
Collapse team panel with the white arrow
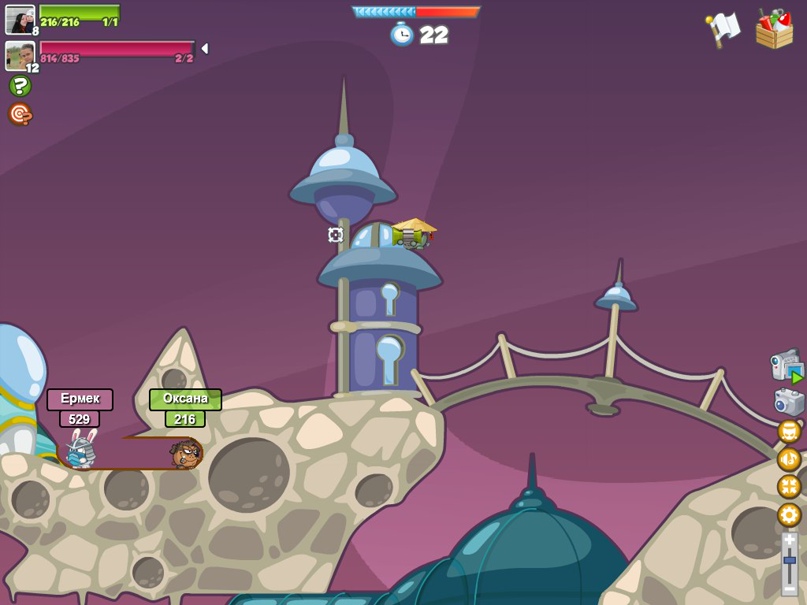(204, 48)
